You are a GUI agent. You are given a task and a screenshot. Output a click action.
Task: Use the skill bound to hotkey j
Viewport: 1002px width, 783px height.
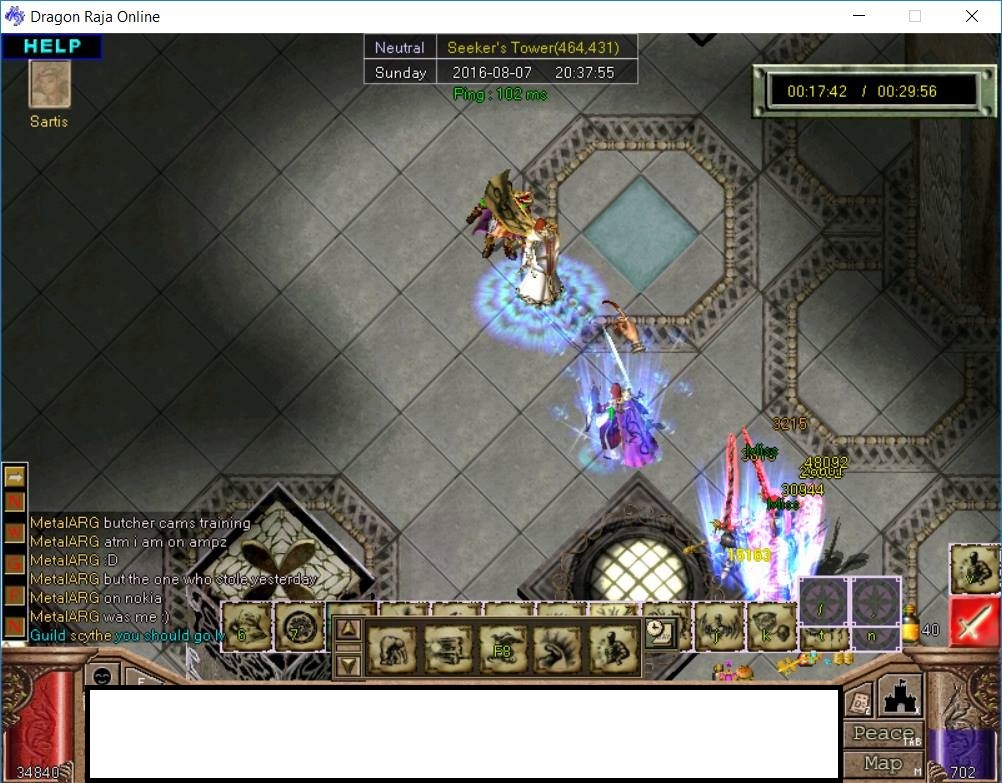point(718,625)
